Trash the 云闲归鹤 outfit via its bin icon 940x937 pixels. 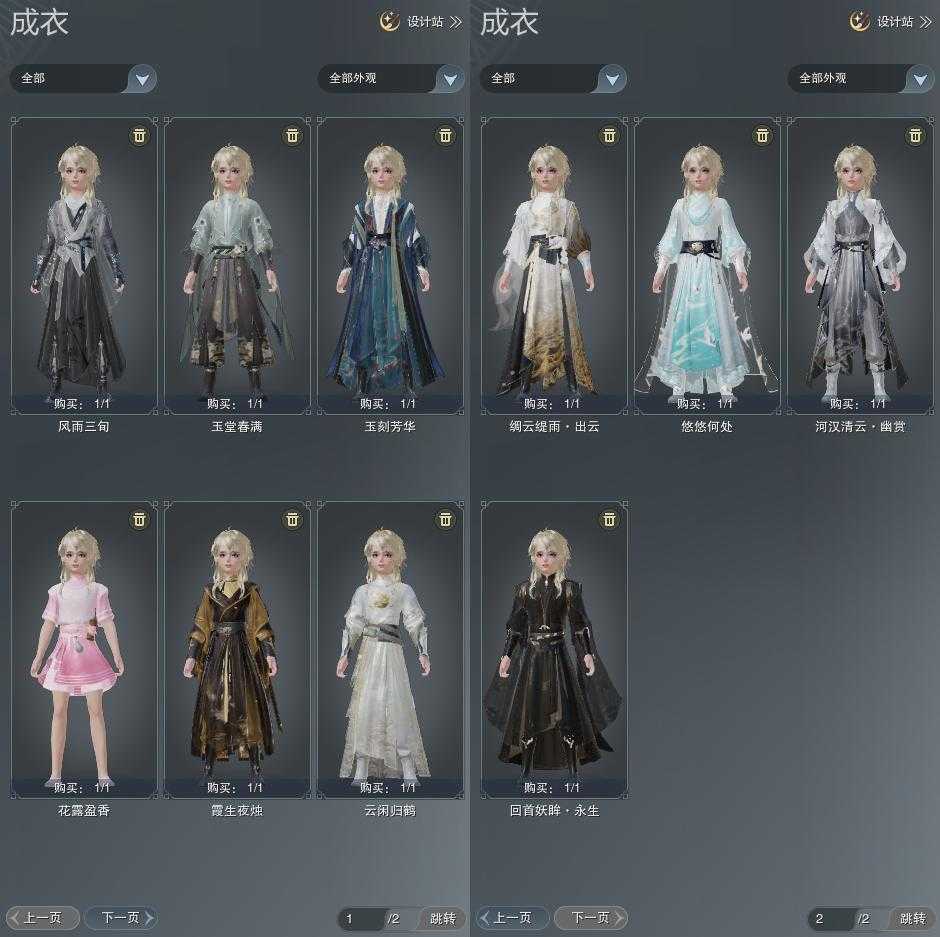tap(445, 519)
